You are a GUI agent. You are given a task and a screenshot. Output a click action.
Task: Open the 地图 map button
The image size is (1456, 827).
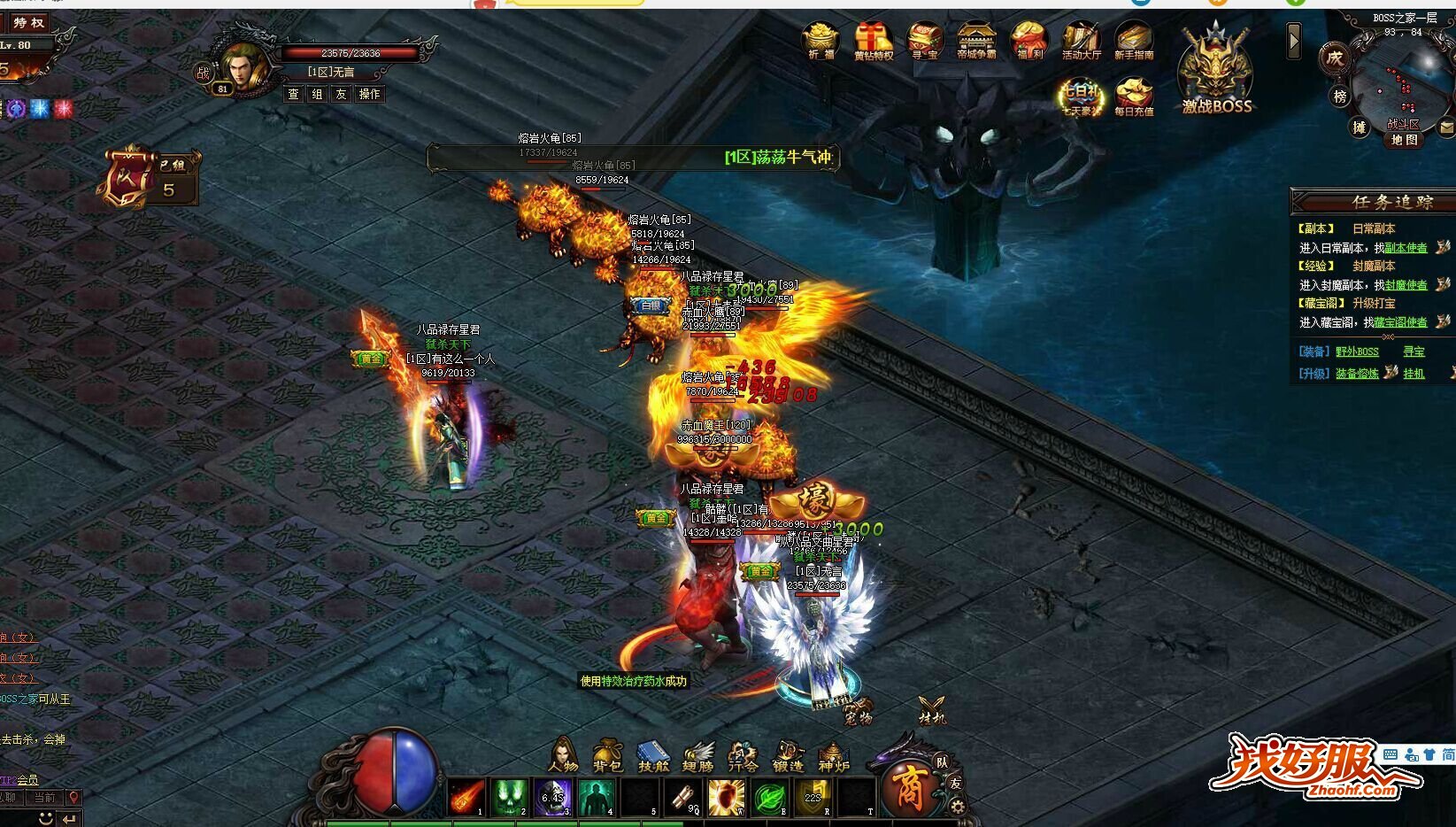coord(1404,140)
